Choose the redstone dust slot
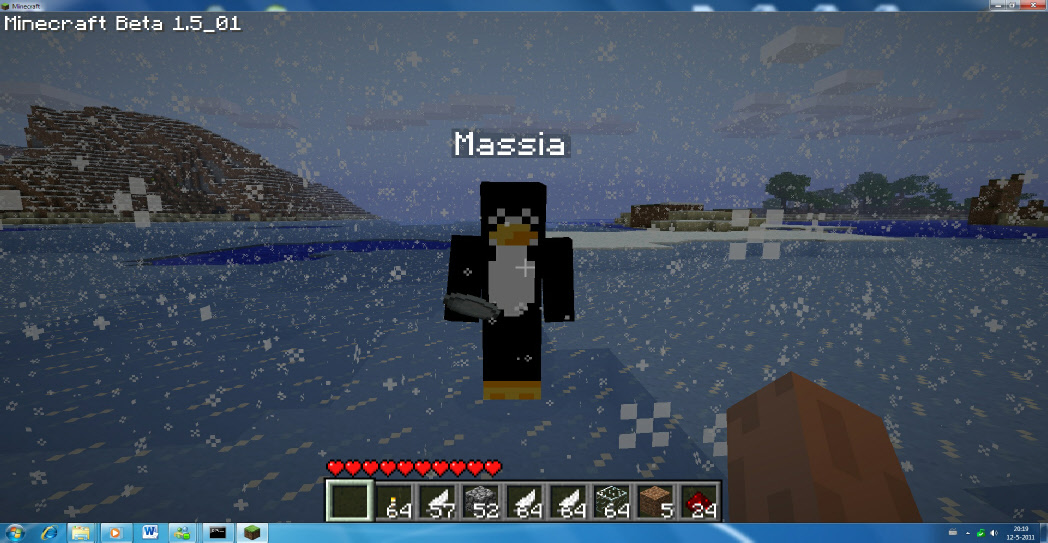This screenshot has height=543, width=1048. tap(698, 501)
